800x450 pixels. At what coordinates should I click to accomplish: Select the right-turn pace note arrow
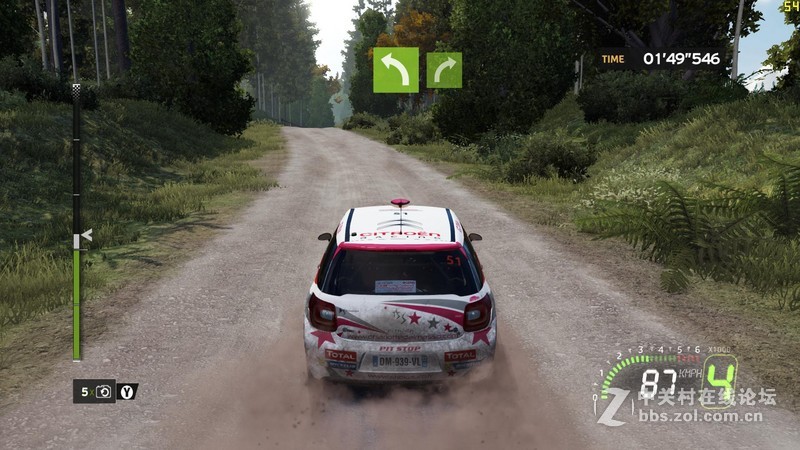444,70
